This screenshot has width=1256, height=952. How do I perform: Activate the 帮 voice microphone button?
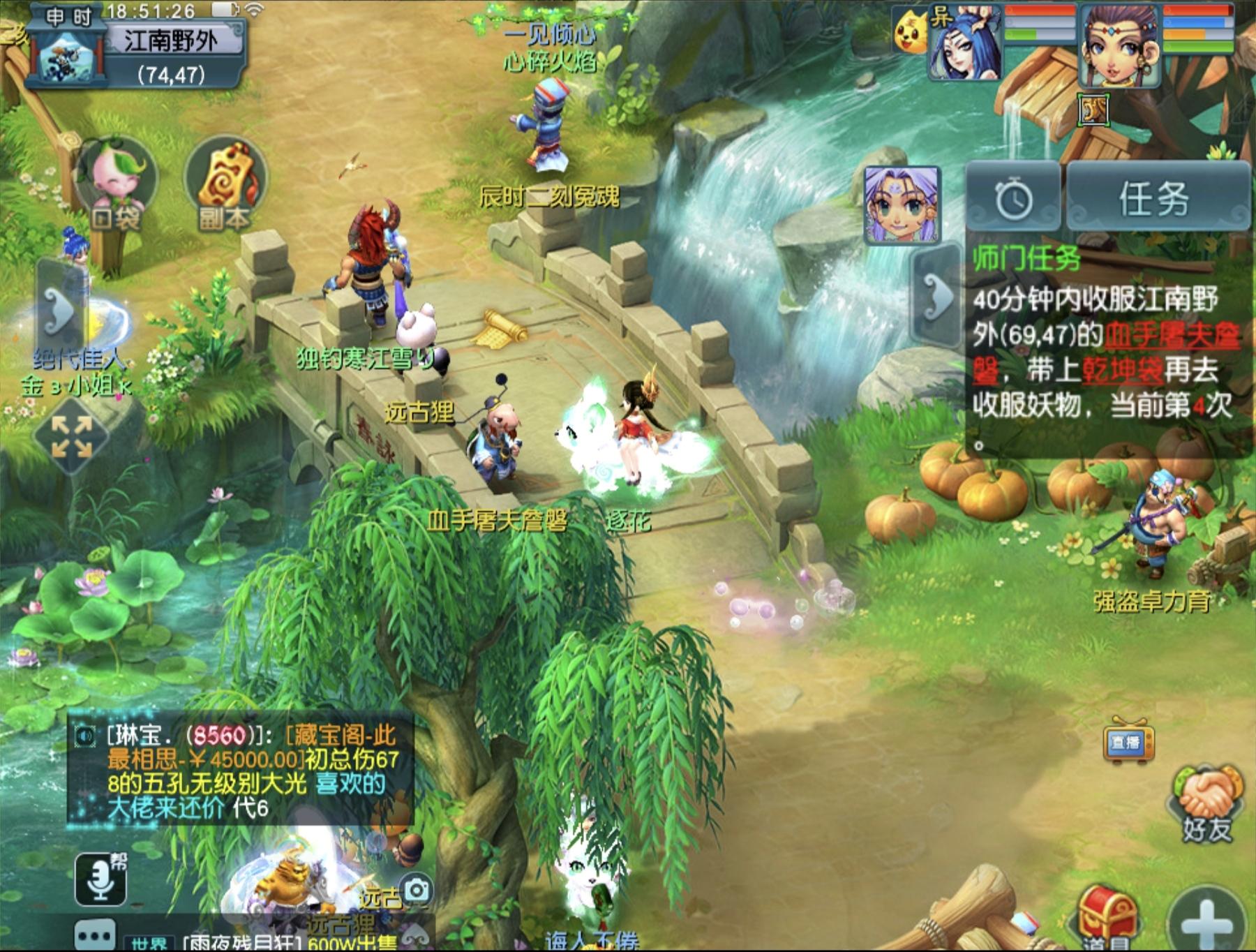point(101,879)
